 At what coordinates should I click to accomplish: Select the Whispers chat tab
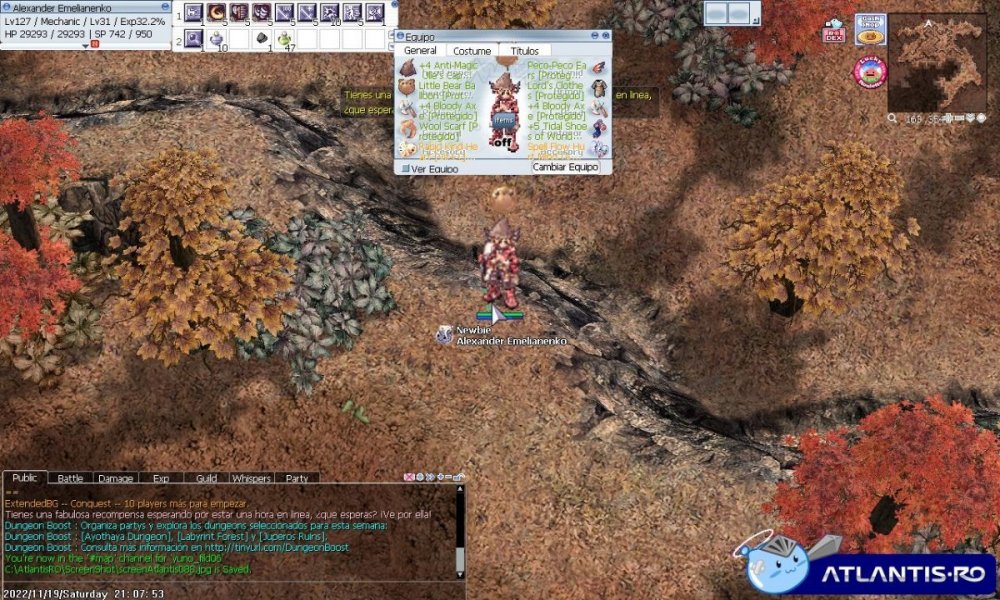(250, 478)
